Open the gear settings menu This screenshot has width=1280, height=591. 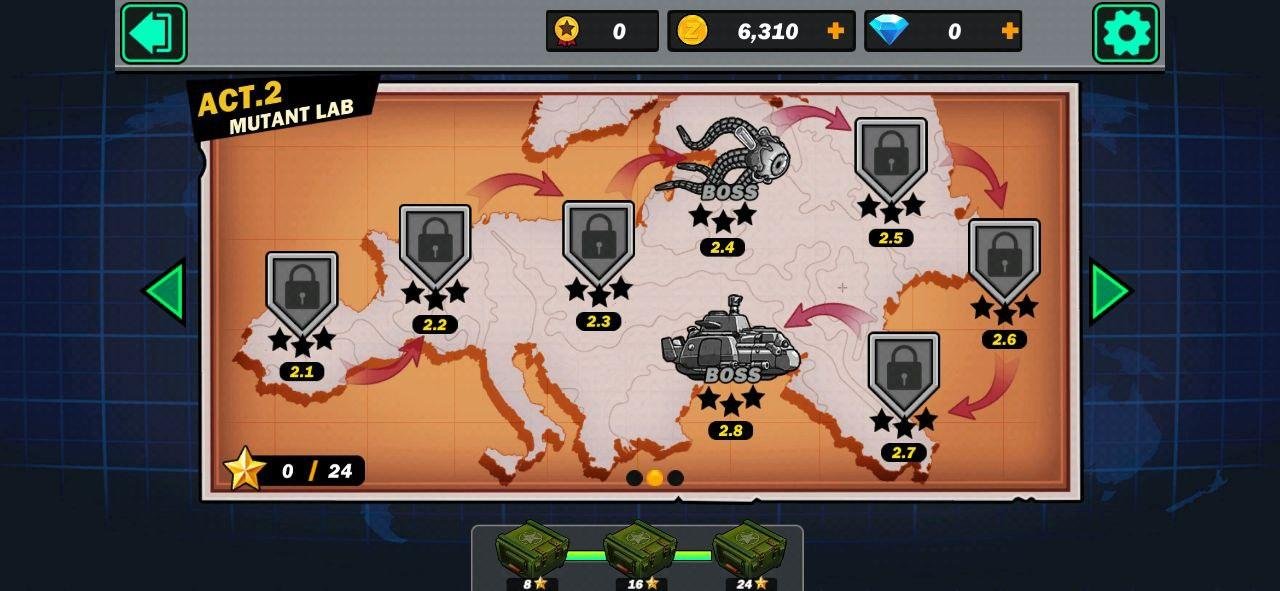point(1126,33)
